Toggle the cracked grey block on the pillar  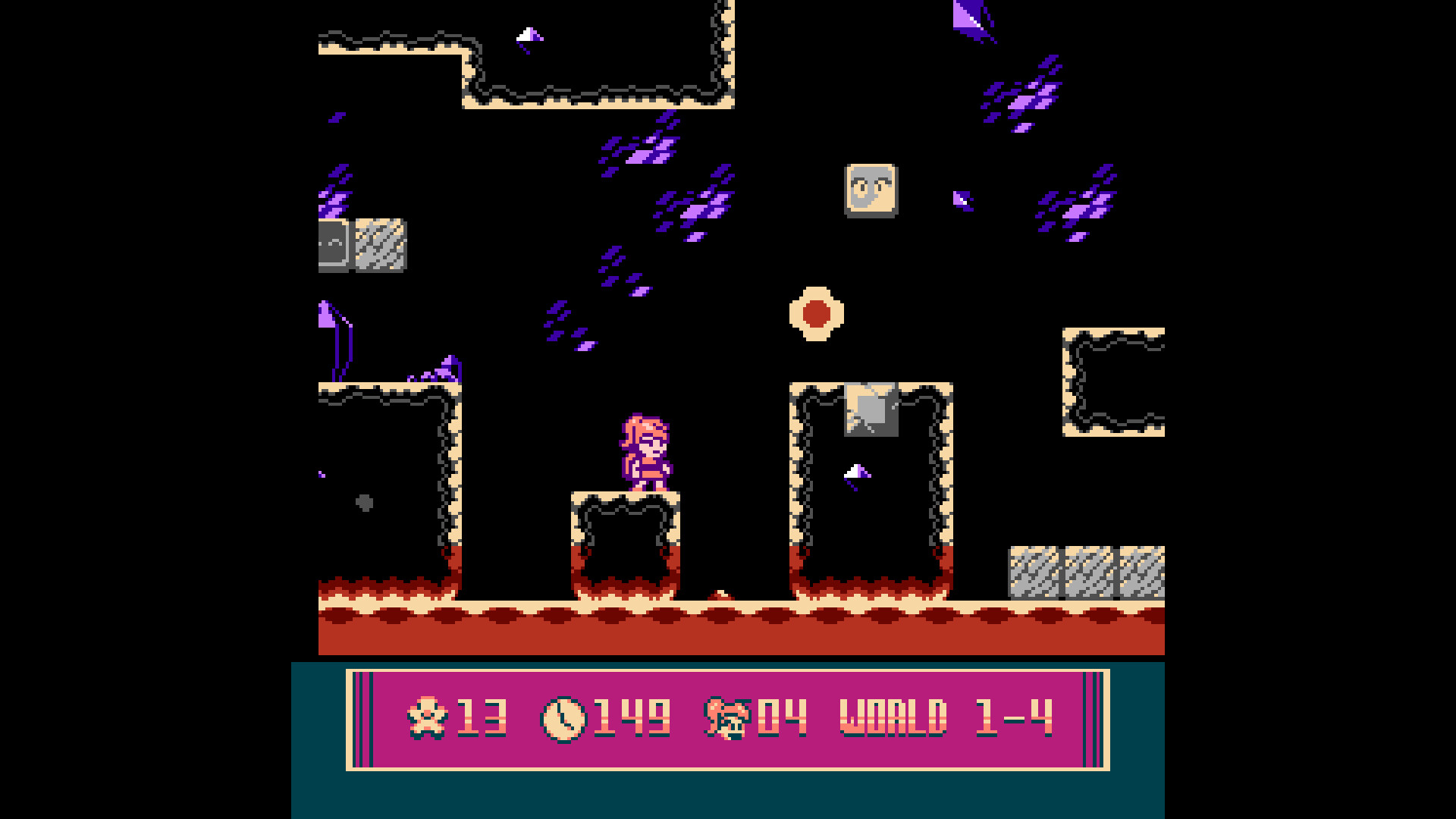[x=871, y=409]
